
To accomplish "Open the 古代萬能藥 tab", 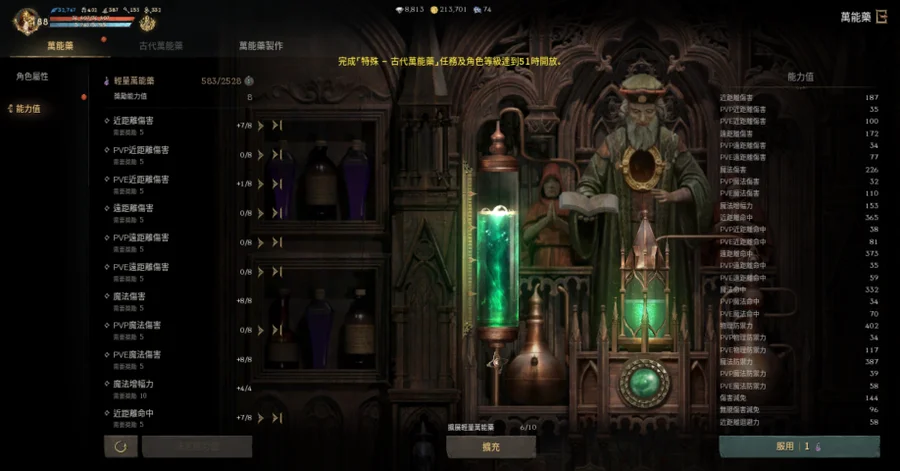I will (160, 46).
